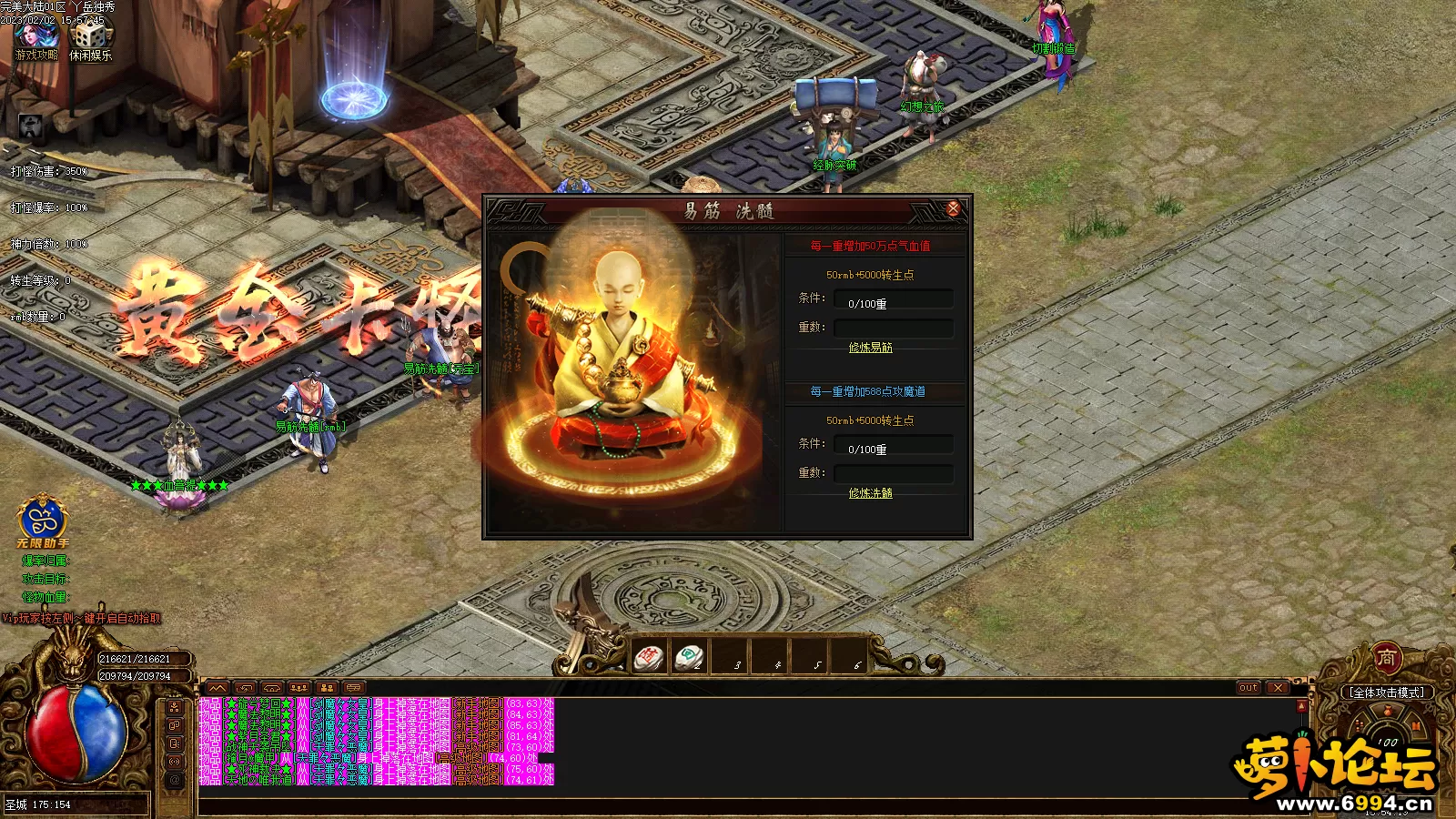Click the 修炼易筋 link
Screen dimensions: 1456x819
(870, 348)
